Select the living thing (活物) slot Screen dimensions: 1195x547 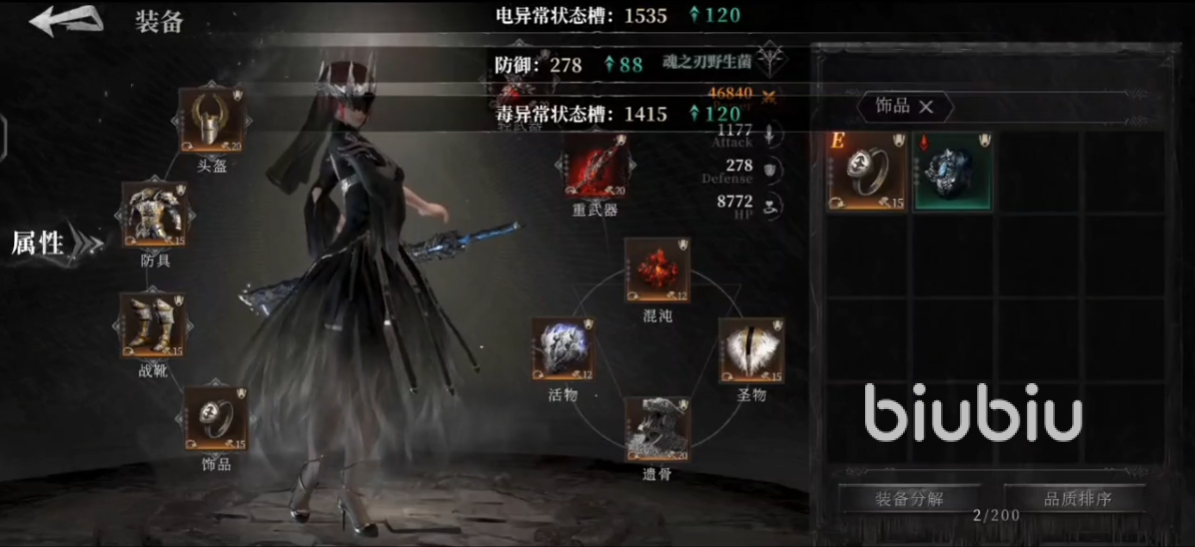tap(563, 349)
